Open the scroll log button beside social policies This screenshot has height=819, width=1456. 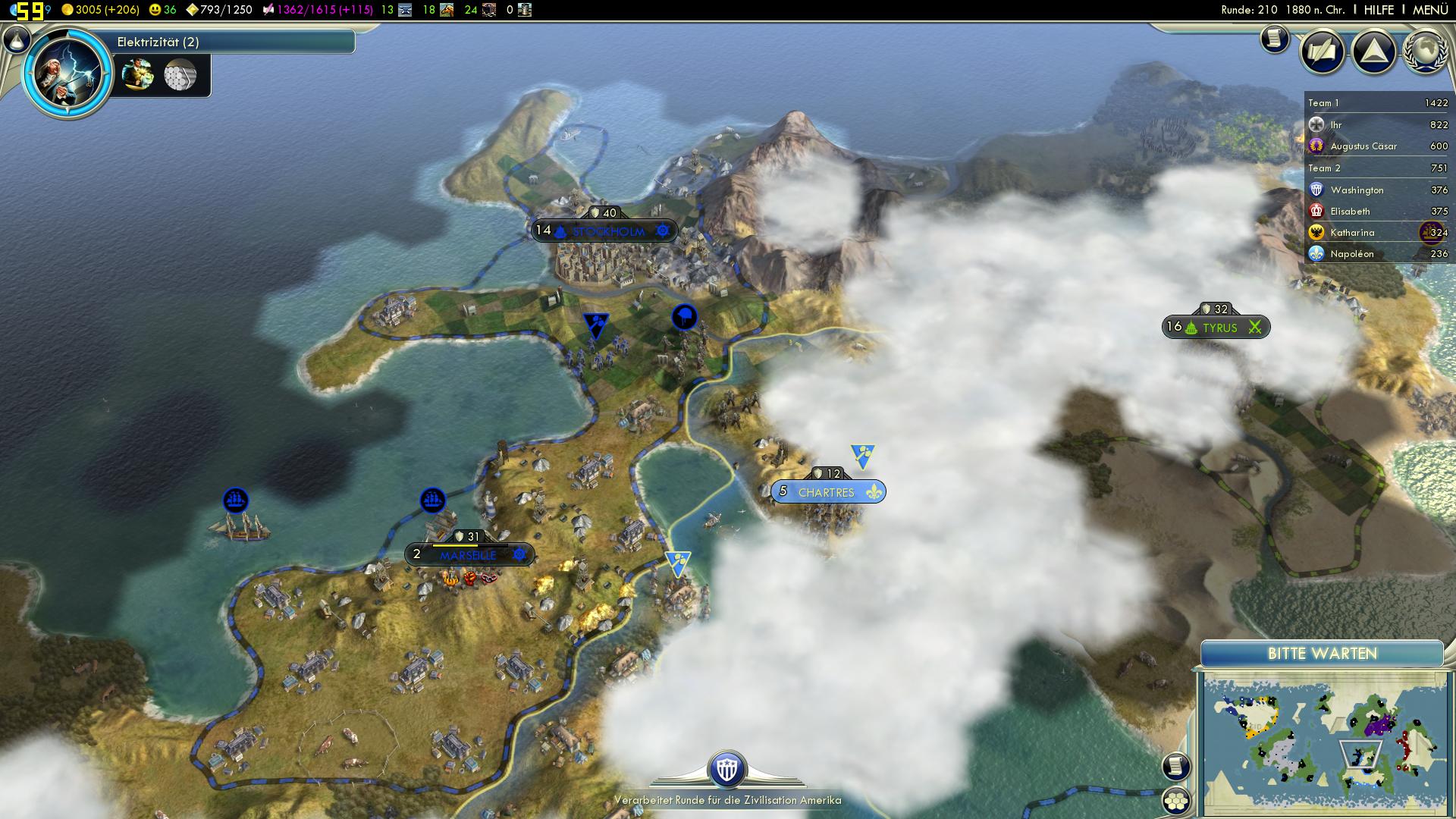coord(1275,39)
